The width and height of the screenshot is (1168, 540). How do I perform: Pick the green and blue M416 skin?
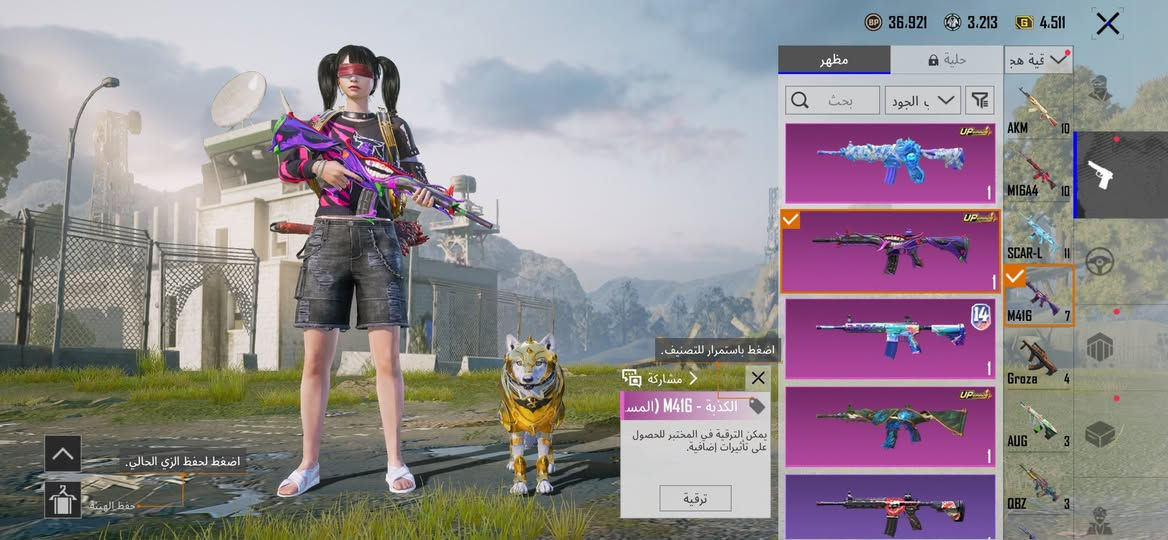coord(890,427)
